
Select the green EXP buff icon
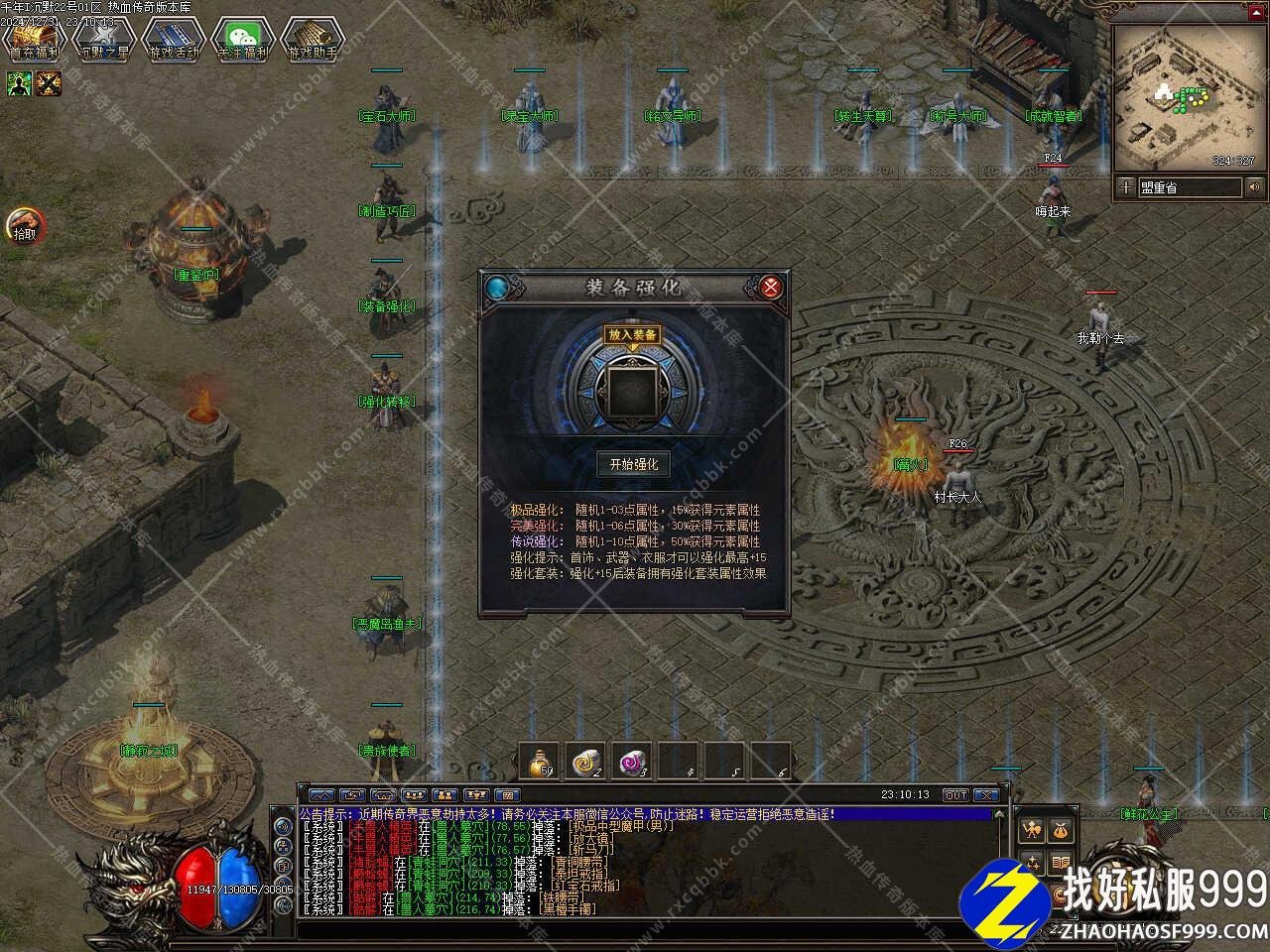pos(19,84)
